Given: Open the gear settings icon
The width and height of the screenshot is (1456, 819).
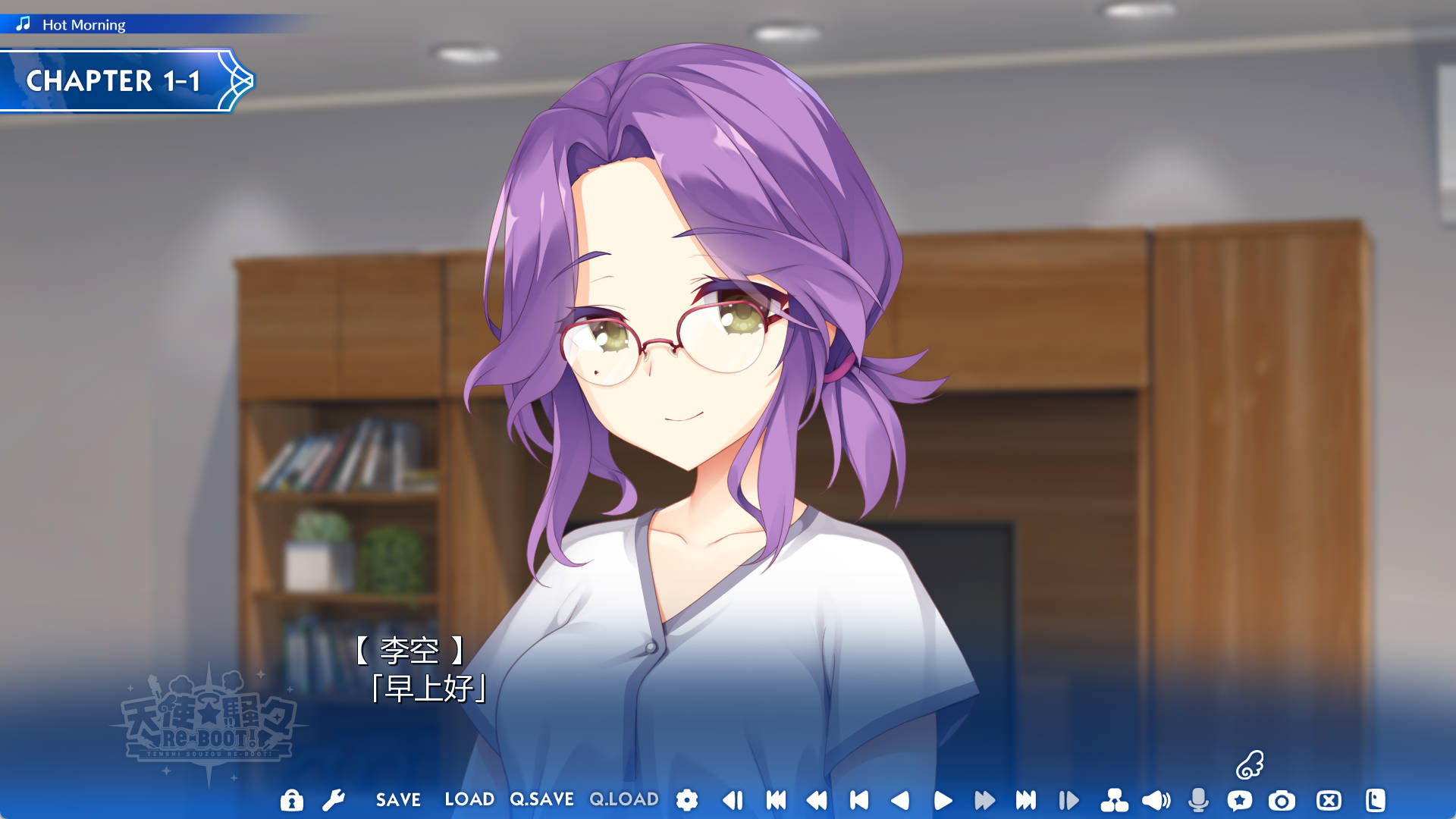Looking at the screenshot, I should (687, 800).
